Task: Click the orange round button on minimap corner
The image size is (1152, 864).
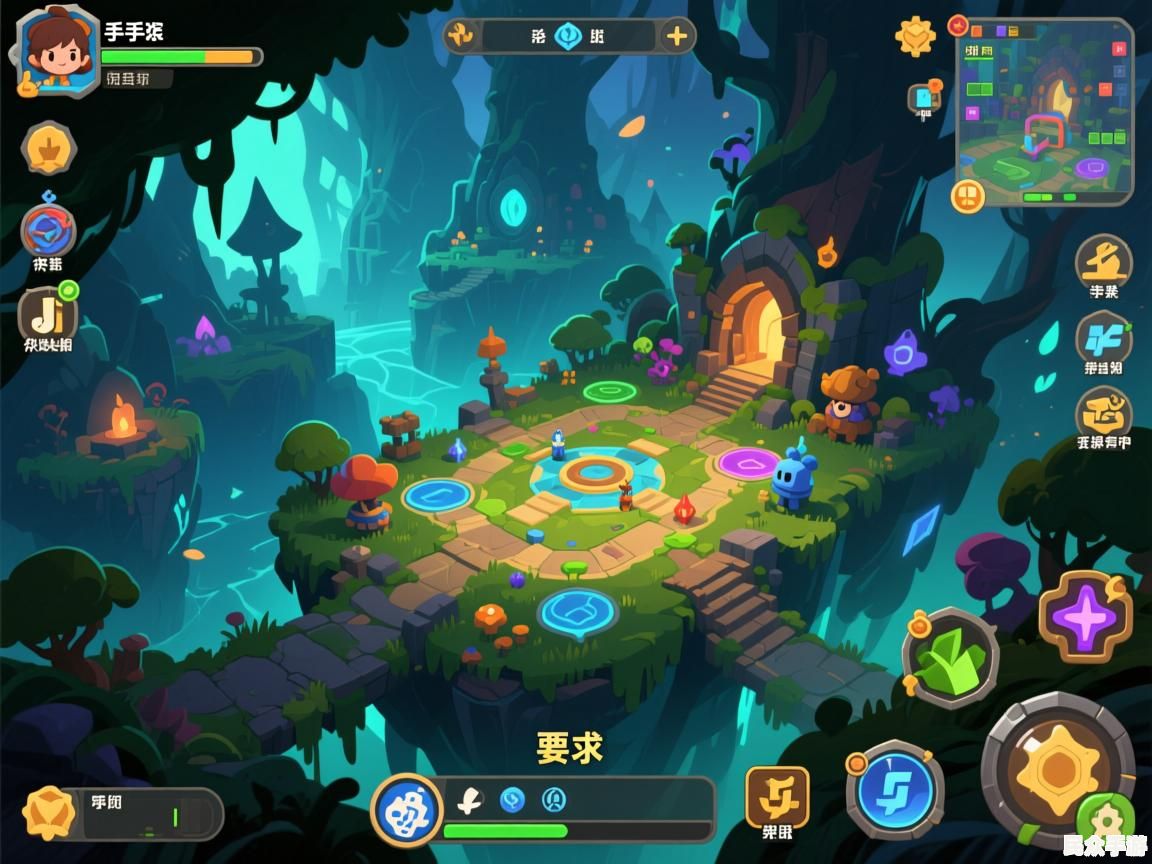Action: (x=967, y=195)
